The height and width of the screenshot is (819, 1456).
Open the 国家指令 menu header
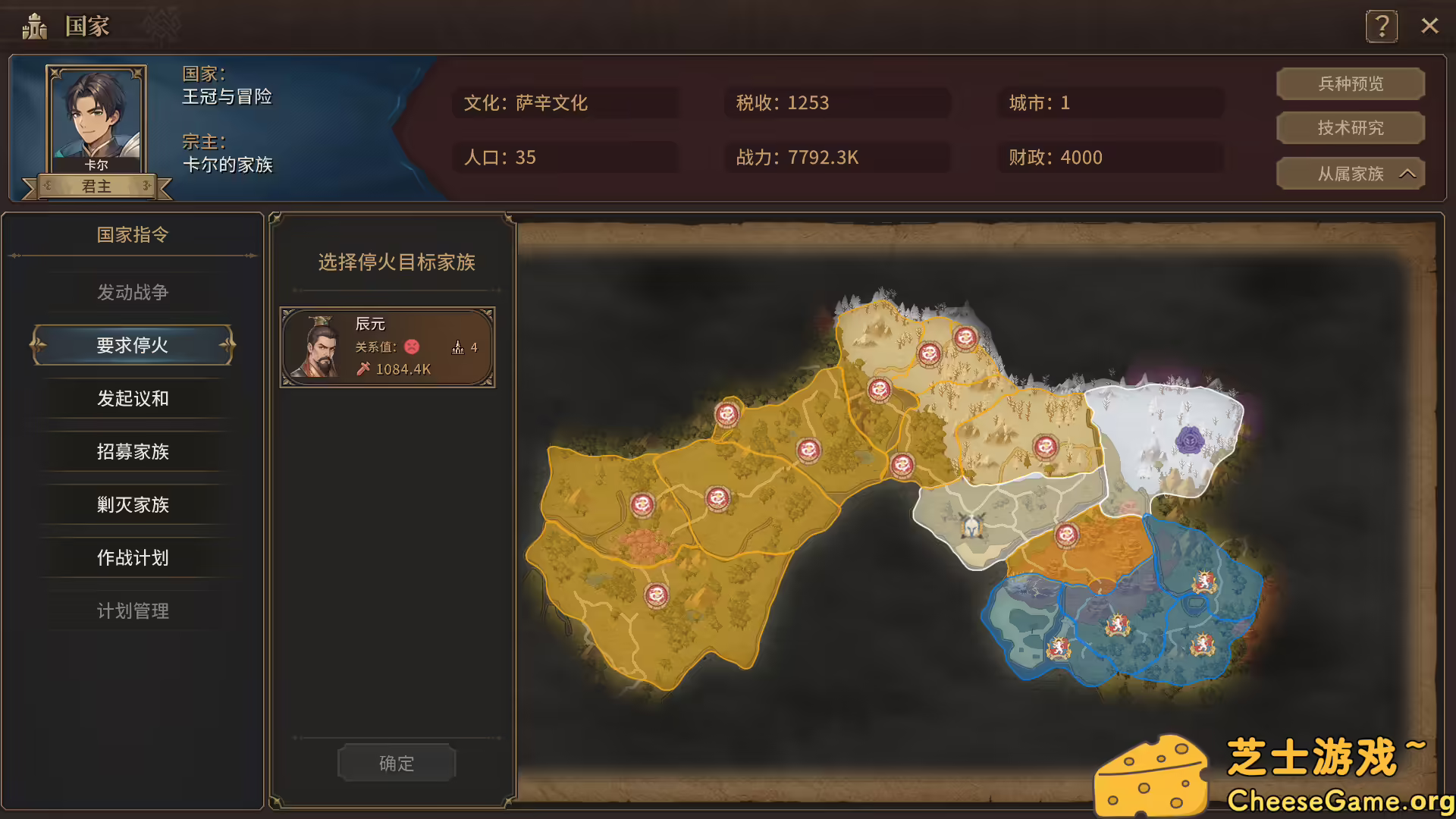tap(133, 235)
